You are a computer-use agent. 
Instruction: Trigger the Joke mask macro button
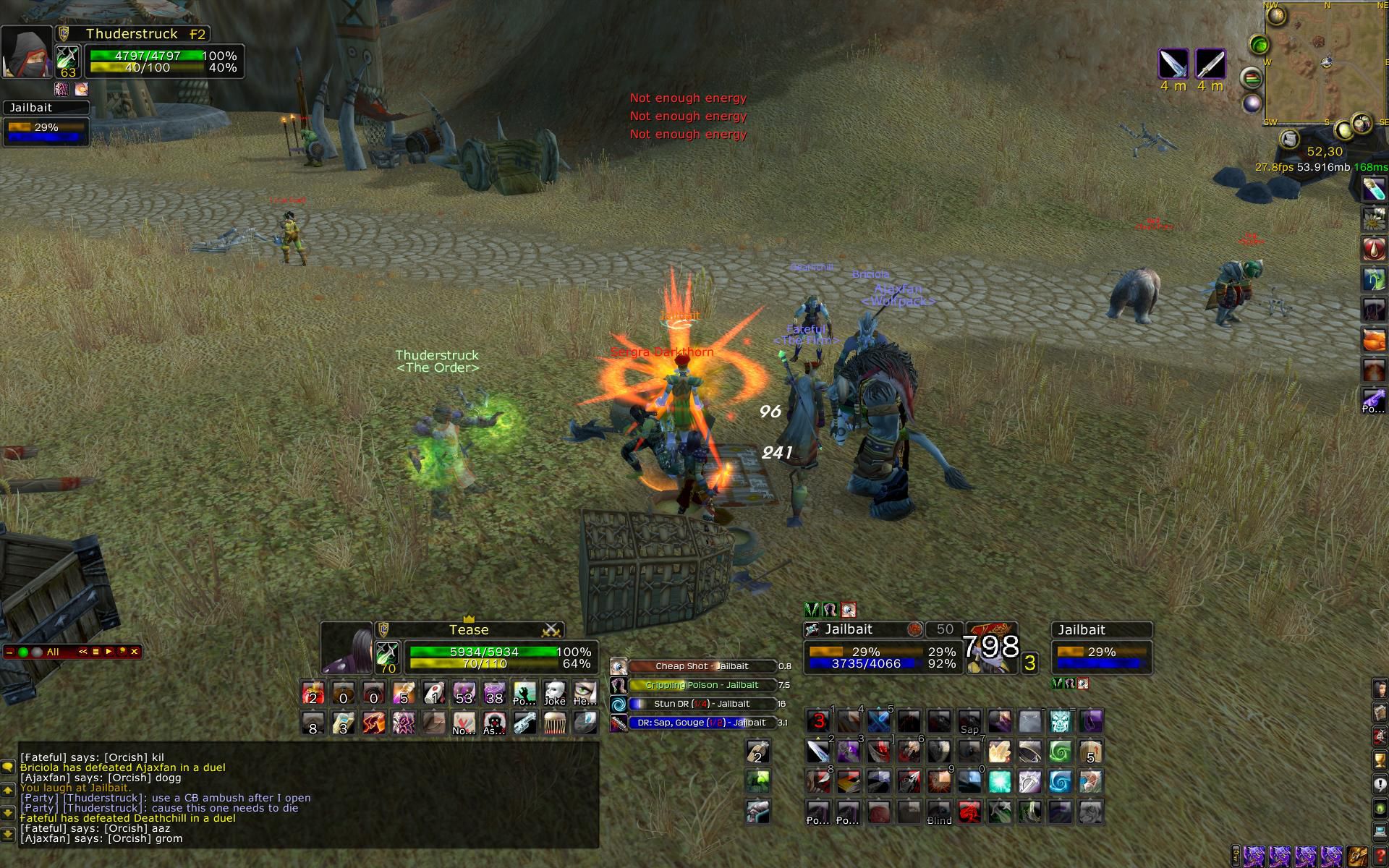(x=555, y=693)
